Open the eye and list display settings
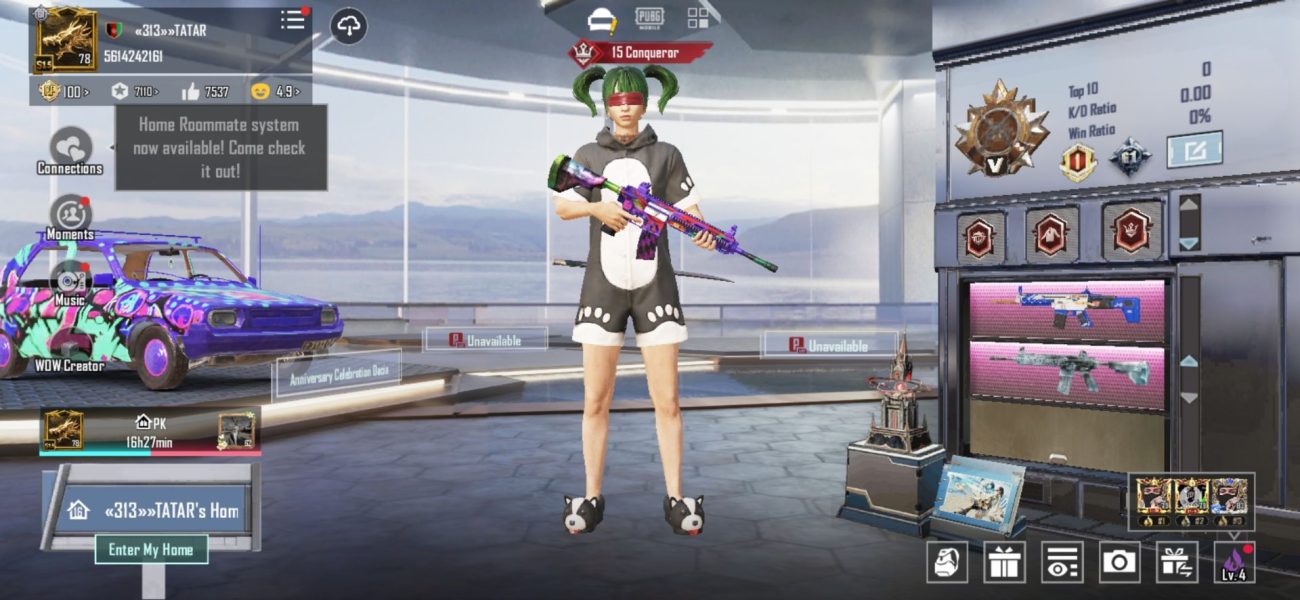The image size is (1300, 600). 1061,562
